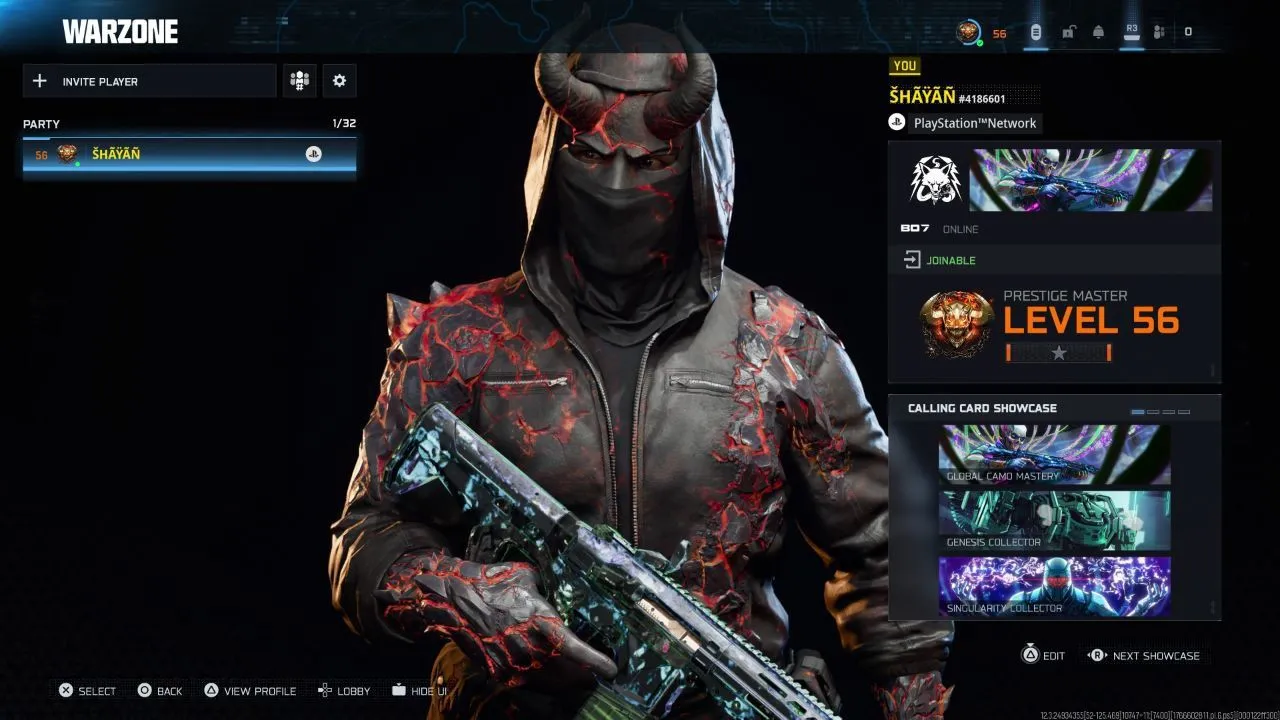Open the settings gear icon
Image resolution: width=1280 pixels, height=720 pixels.
pyautogui.click(x=339, y=80)
